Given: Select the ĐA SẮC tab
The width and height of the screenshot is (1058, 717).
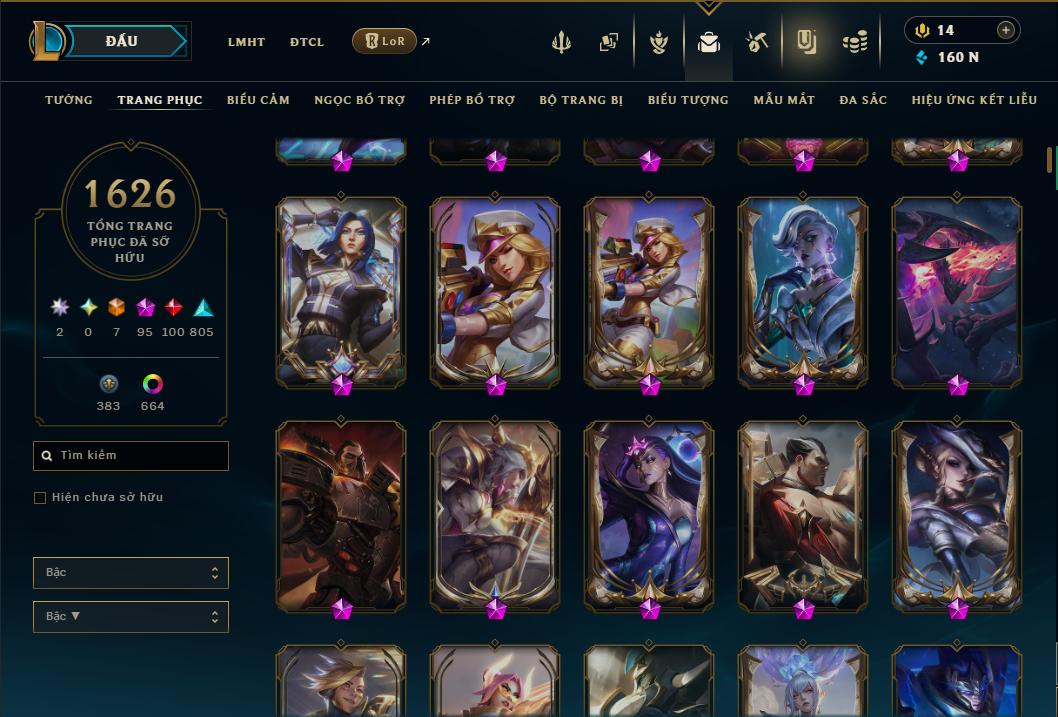Looking at the screenshot, I should (x=863, y=100).
